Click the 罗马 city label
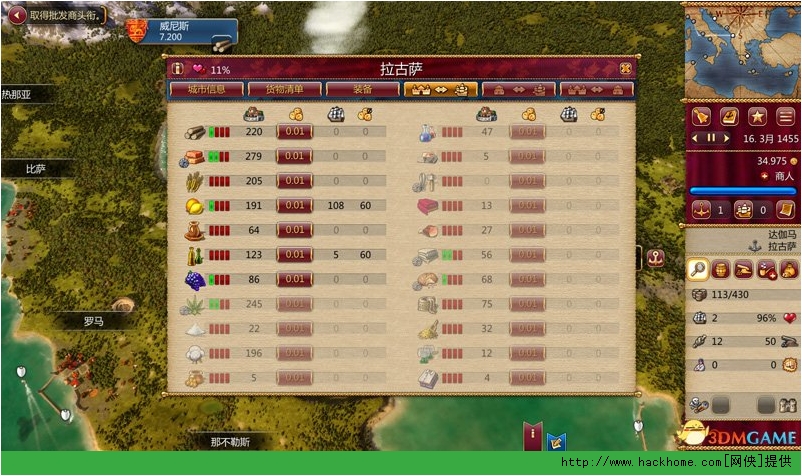Screen dimensions: 802x476 point(93,321)
